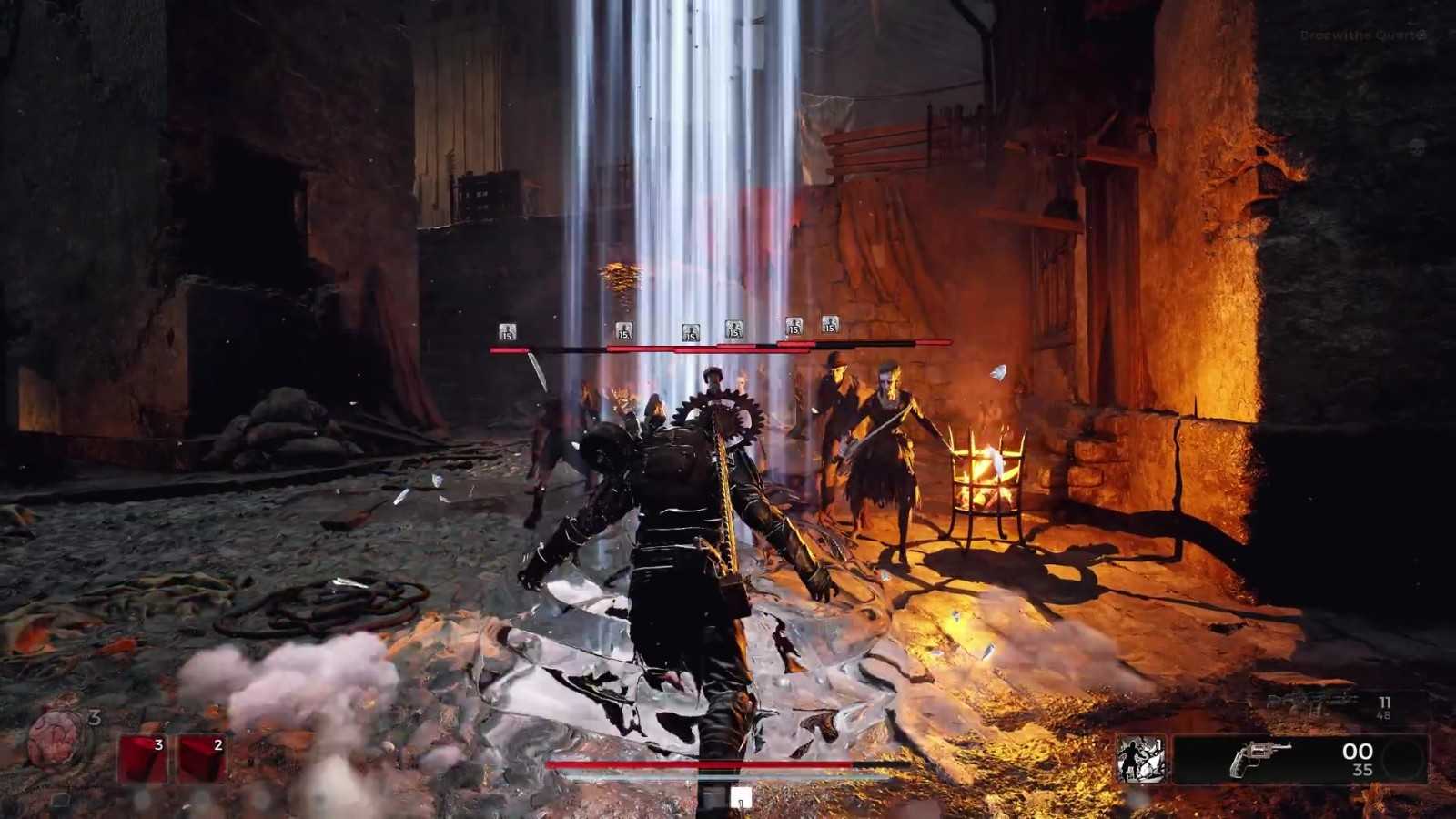1456x819 pixels.
Task: Select the red consumable slot with 3 charges
Action: [x=144, y=760]
